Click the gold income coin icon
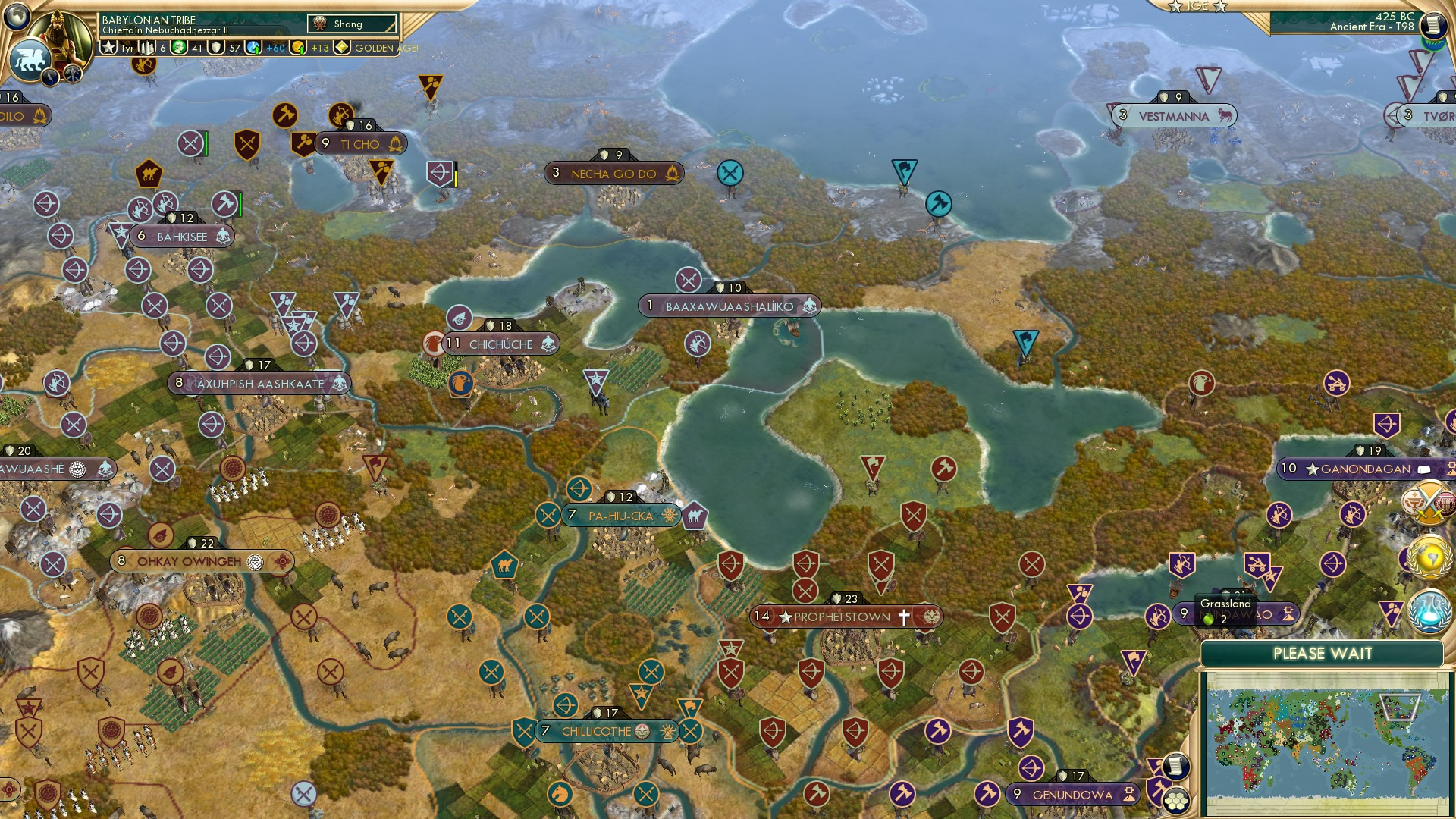 pyautogui.click(x=297, y=47)
